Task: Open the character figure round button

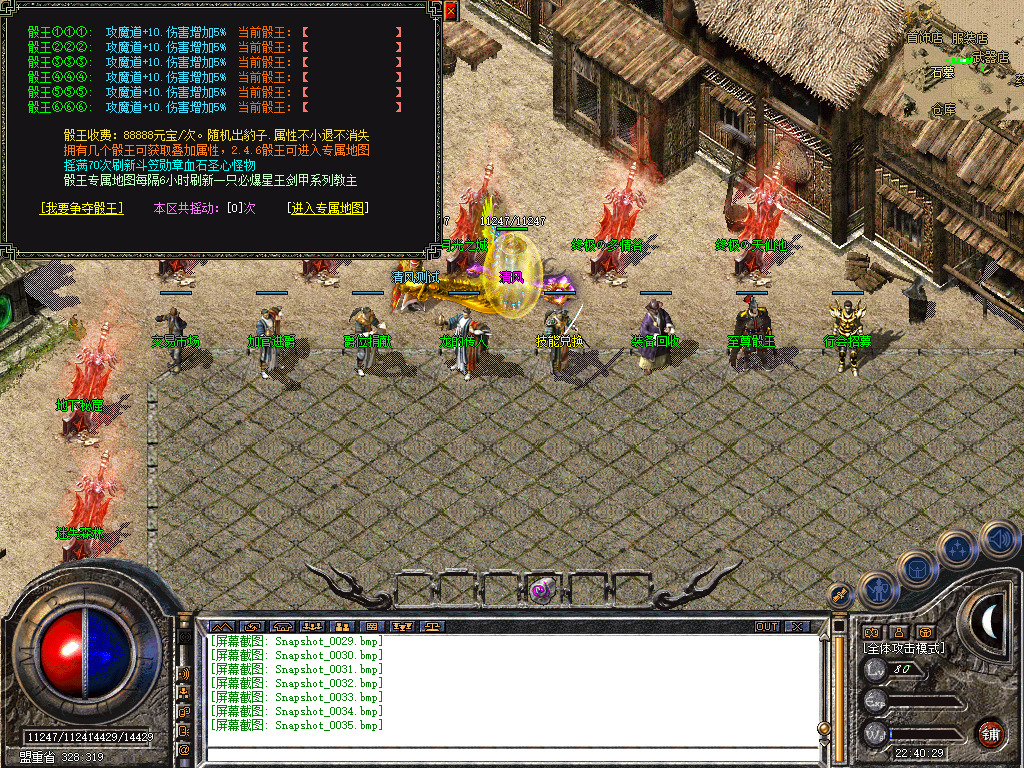Action: pos(877,591)
